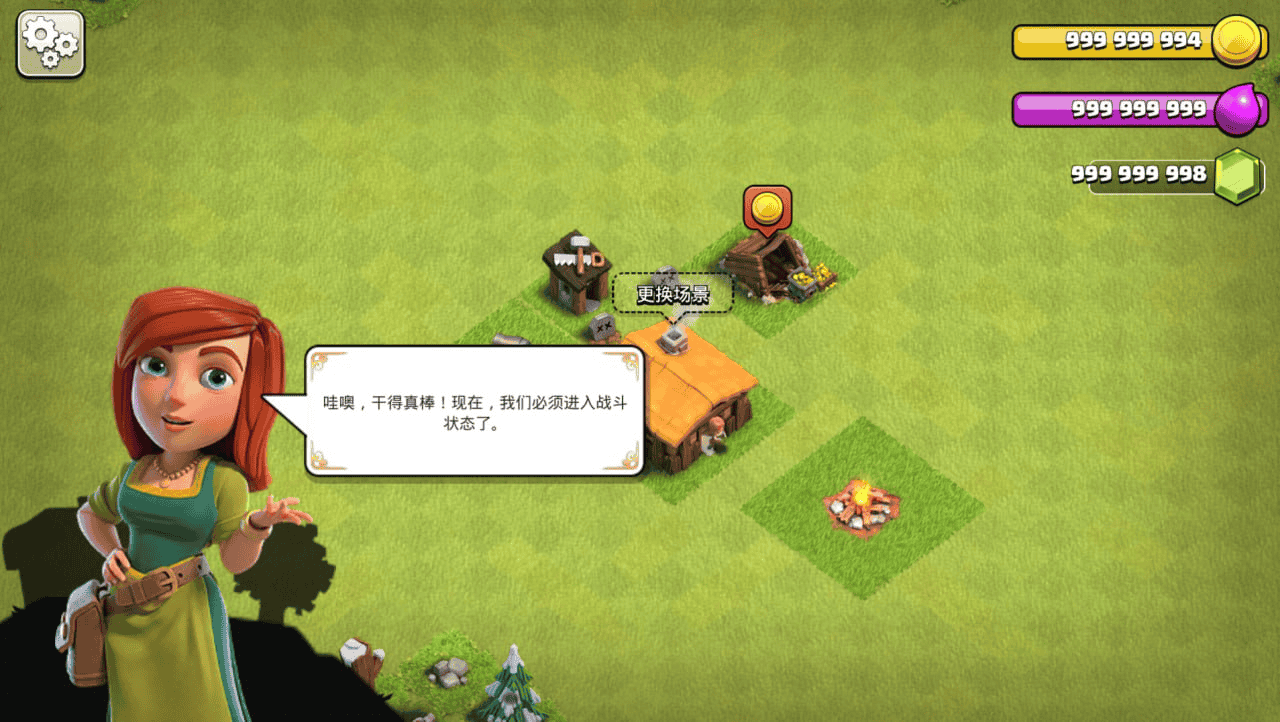
Task: Click the hammer icon on the Builder's Hut roof
Action: pyautogui.click(x=578, y=243)
